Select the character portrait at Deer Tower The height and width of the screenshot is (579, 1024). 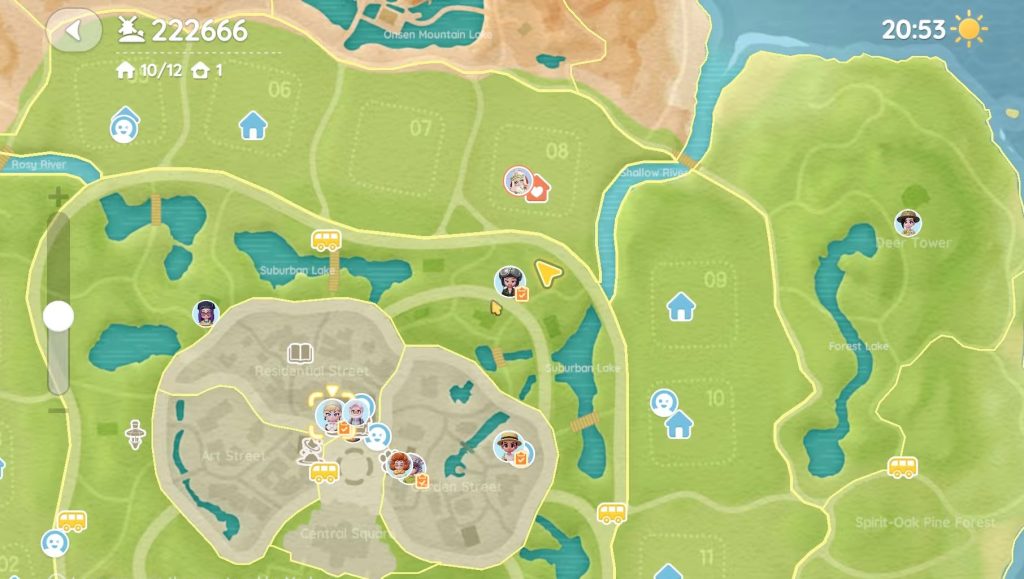(x=908, y=222)
